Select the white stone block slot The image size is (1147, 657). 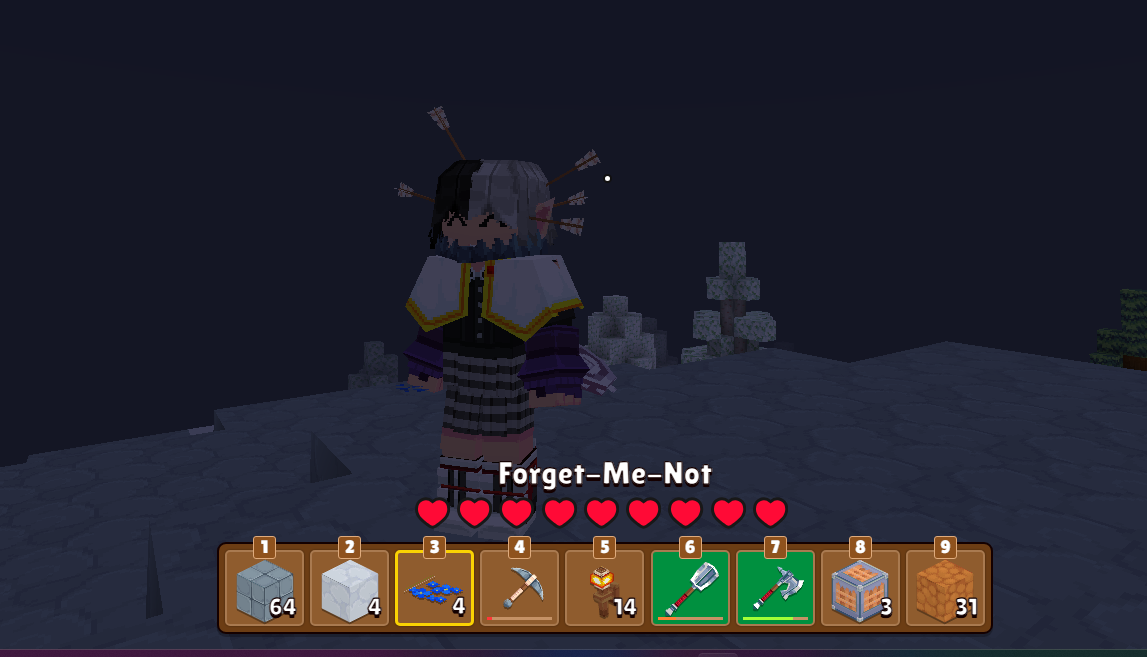(349, 589)
